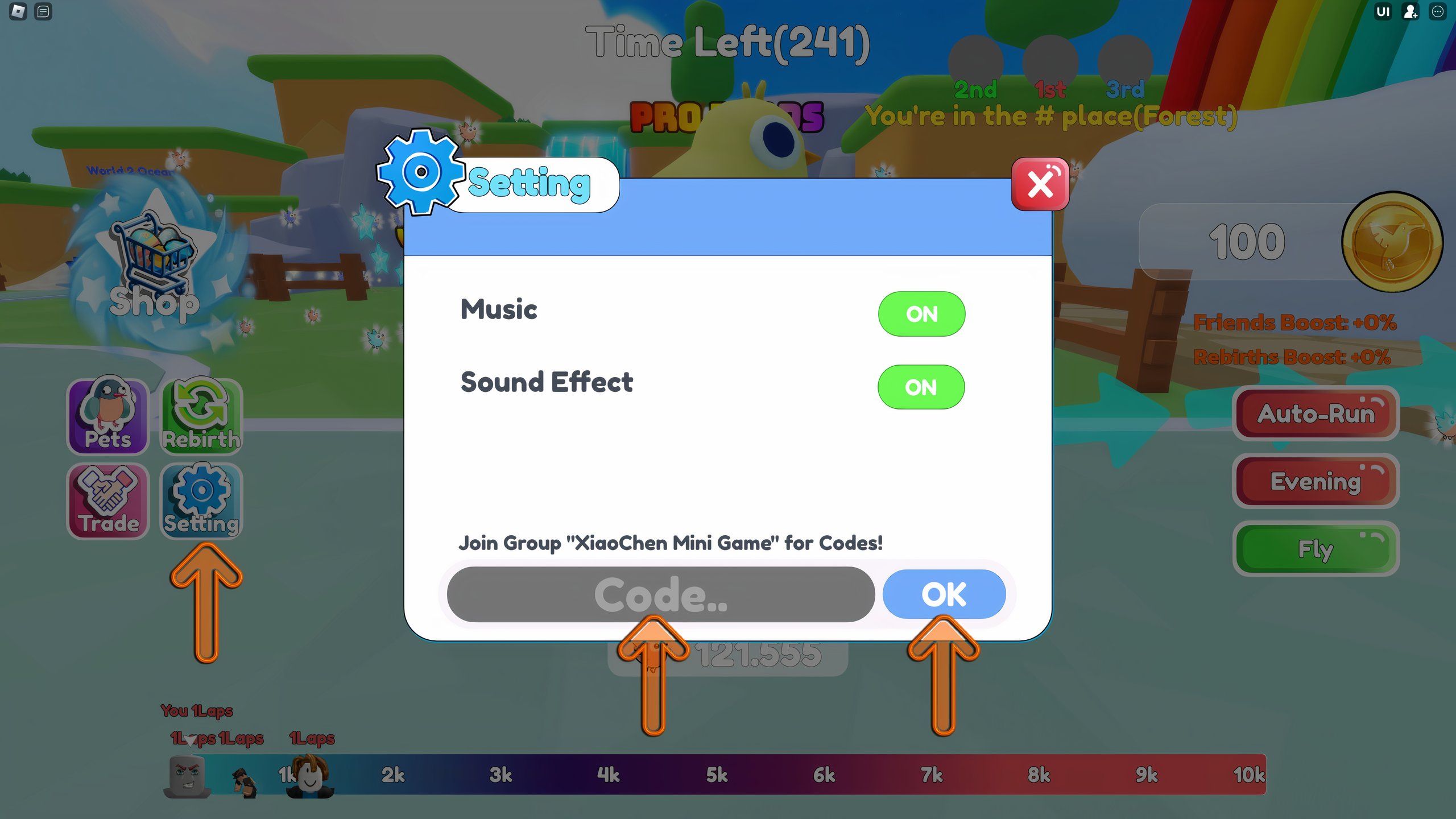Close the Setting dialog
Image resolution: width=1456 pixels, height=819 pixels.
(x=1039, y=184)
